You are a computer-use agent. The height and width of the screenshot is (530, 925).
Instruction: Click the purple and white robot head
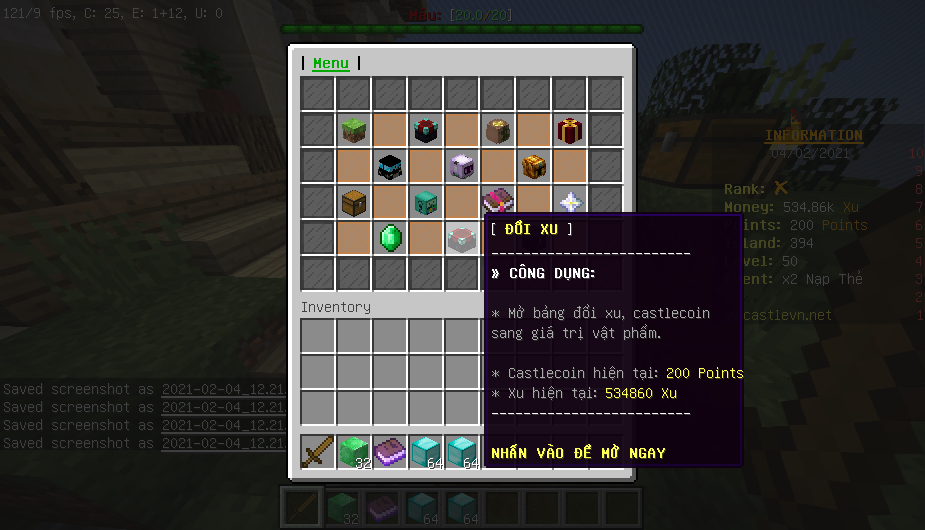pyautogui.click(x=462, y=166)
